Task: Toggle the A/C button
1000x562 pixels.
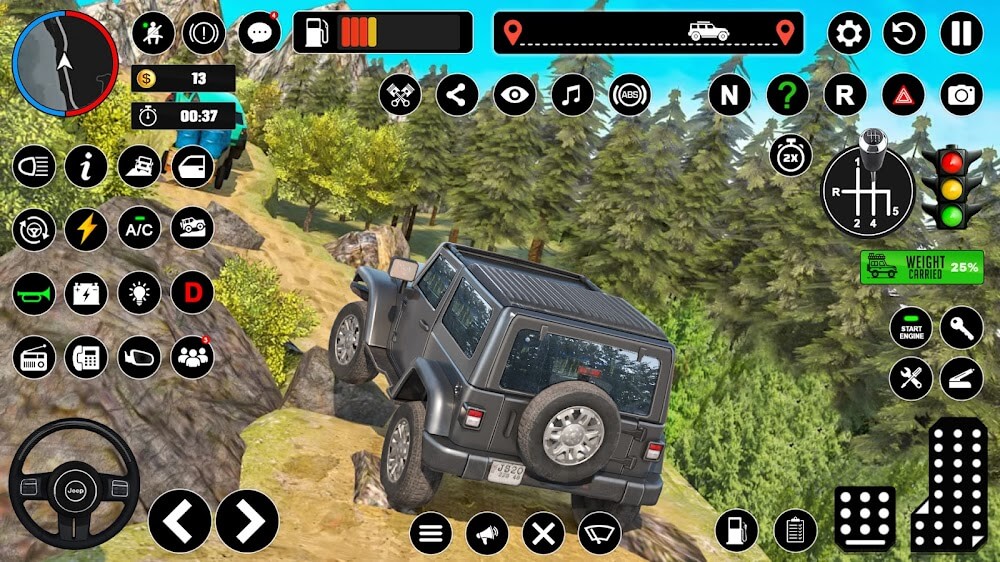Action: [x=139, y=230]
